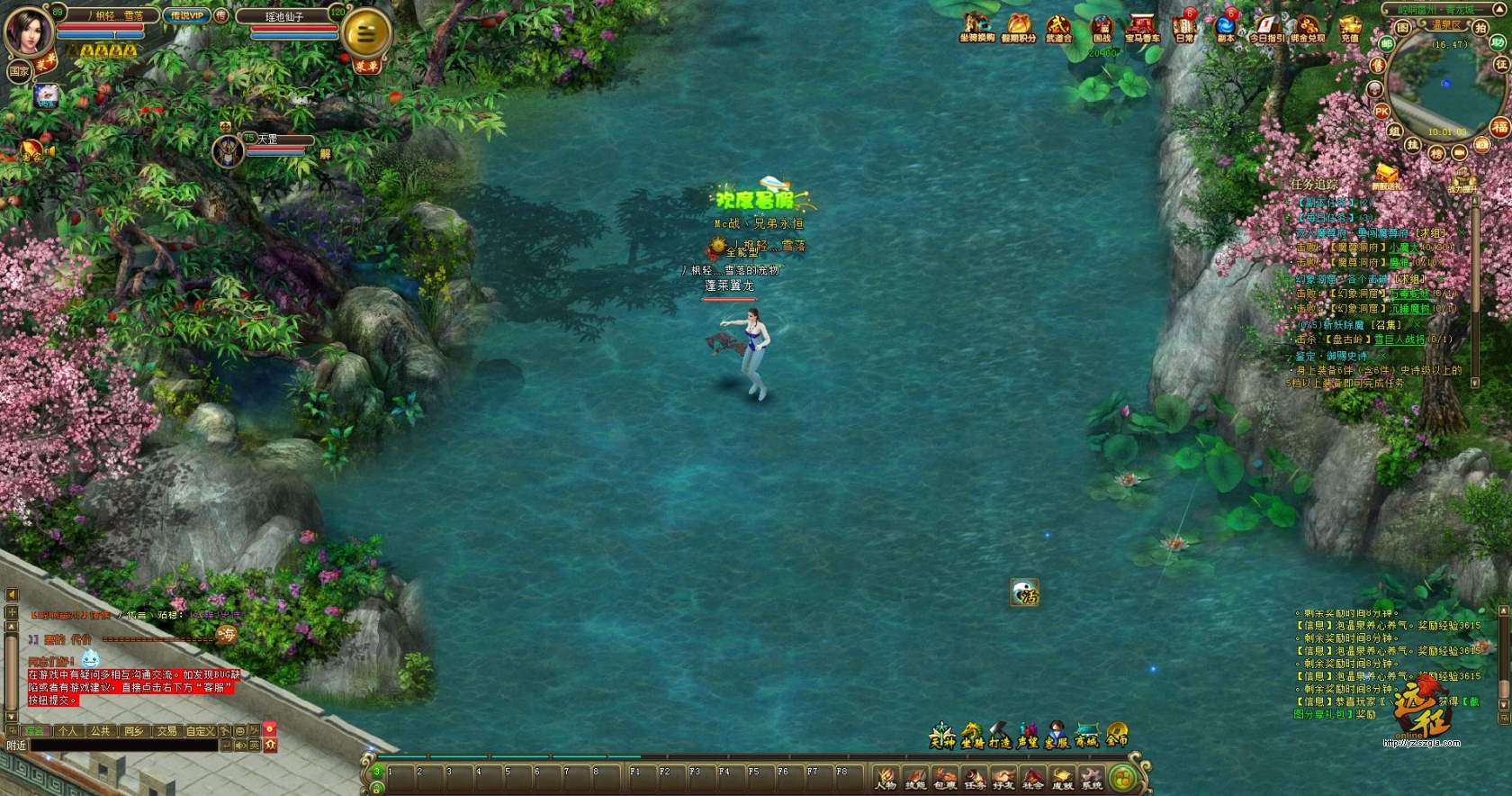
Task: Open the 传说VIP button
Action: [x=187, y=15]
